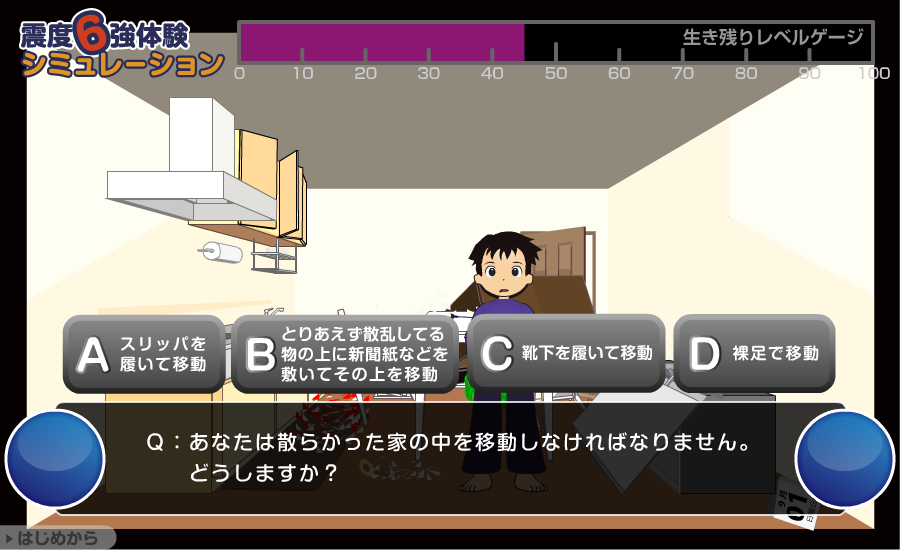
Task: Click the はじめから restart button
Action: [57, 539]
